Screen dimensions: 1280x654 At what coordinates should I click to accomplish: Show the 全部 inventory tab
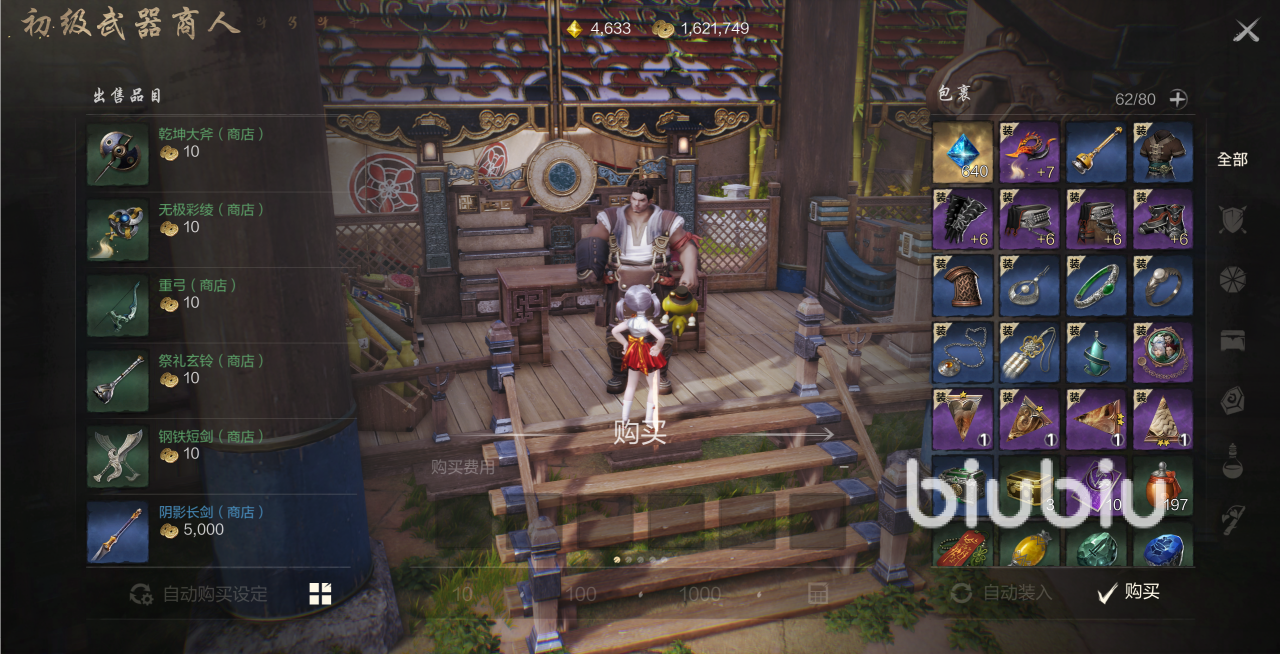(x=1232, y=159)
